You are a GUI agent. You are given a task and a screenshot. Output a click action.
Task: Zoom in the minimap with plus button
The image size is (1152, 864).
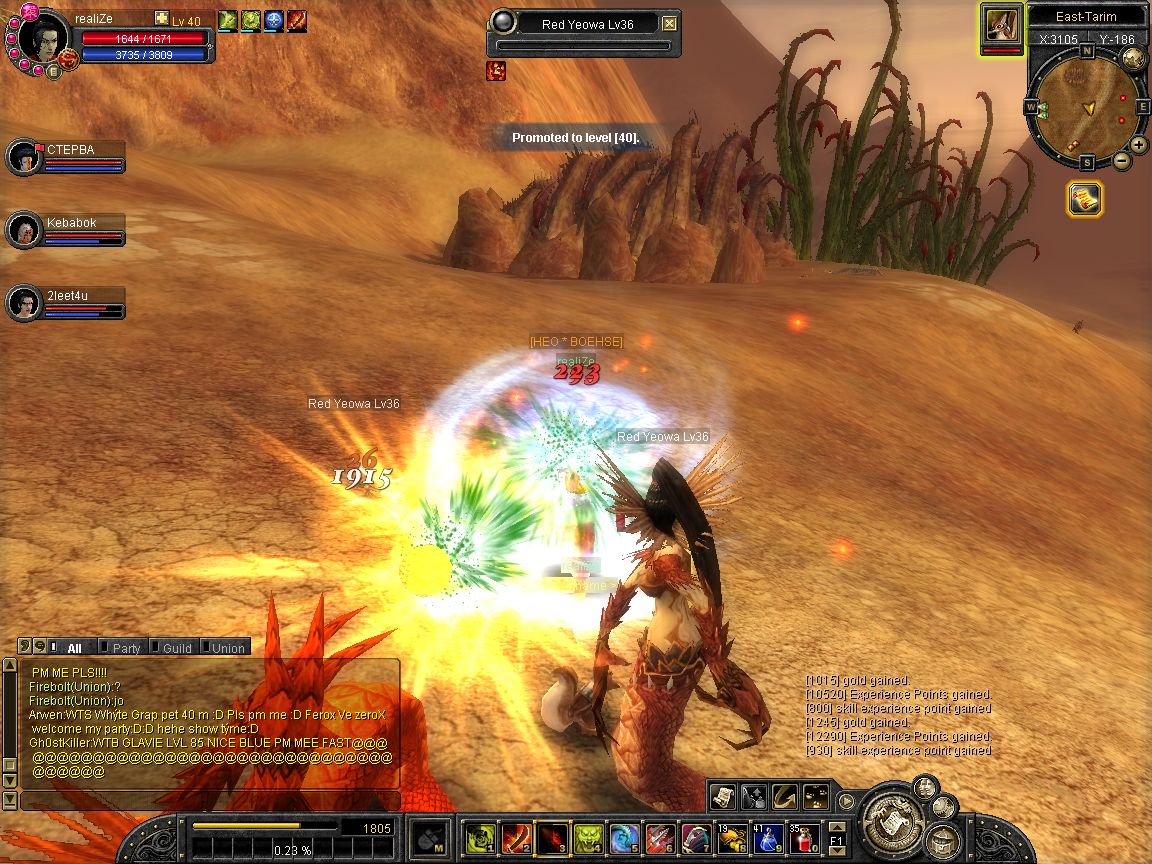click(x=1139, y=147)
